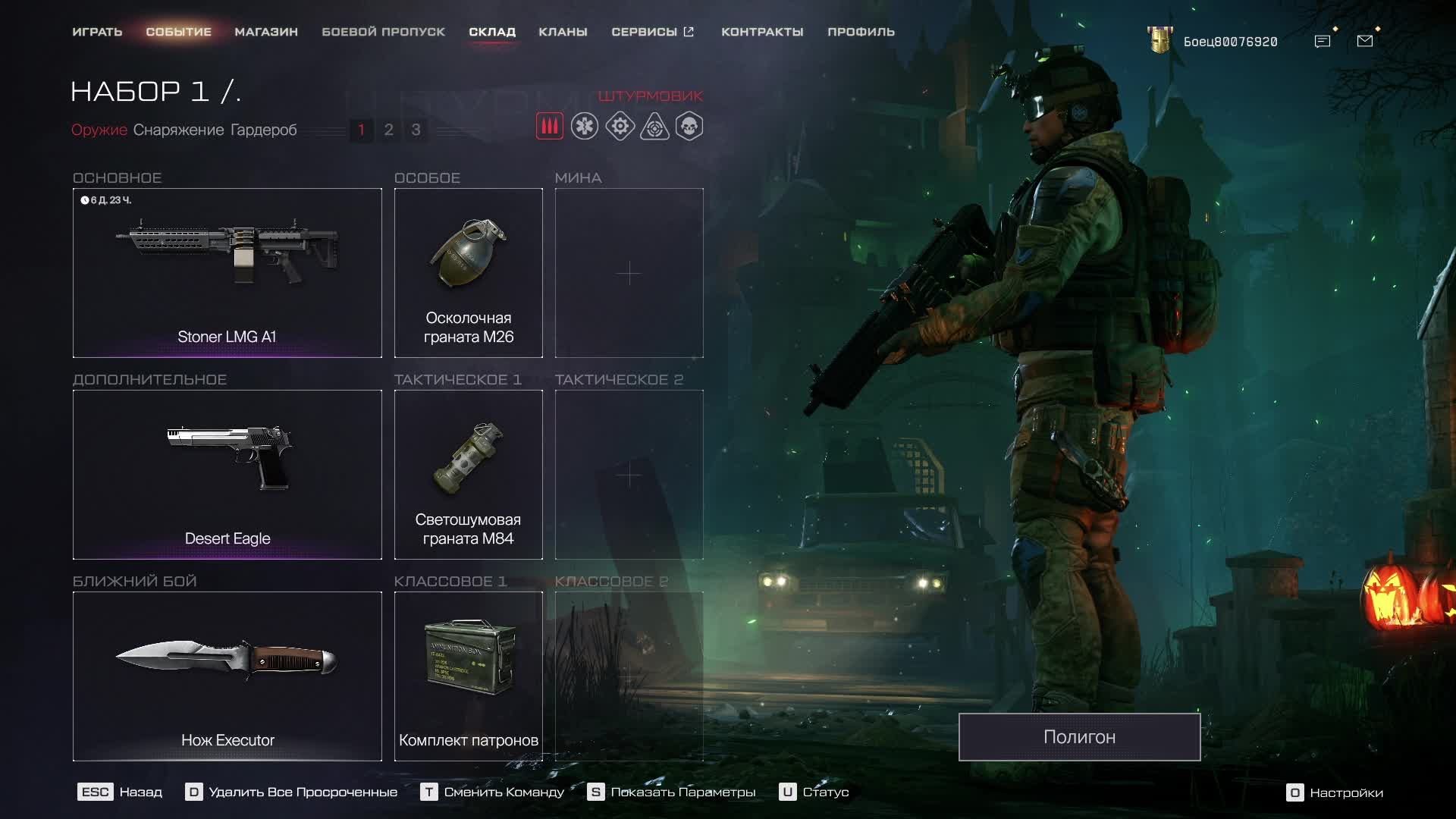1456x819 pixels.
Task: Go to the Событие page
Action: click(x=178, y=32)
